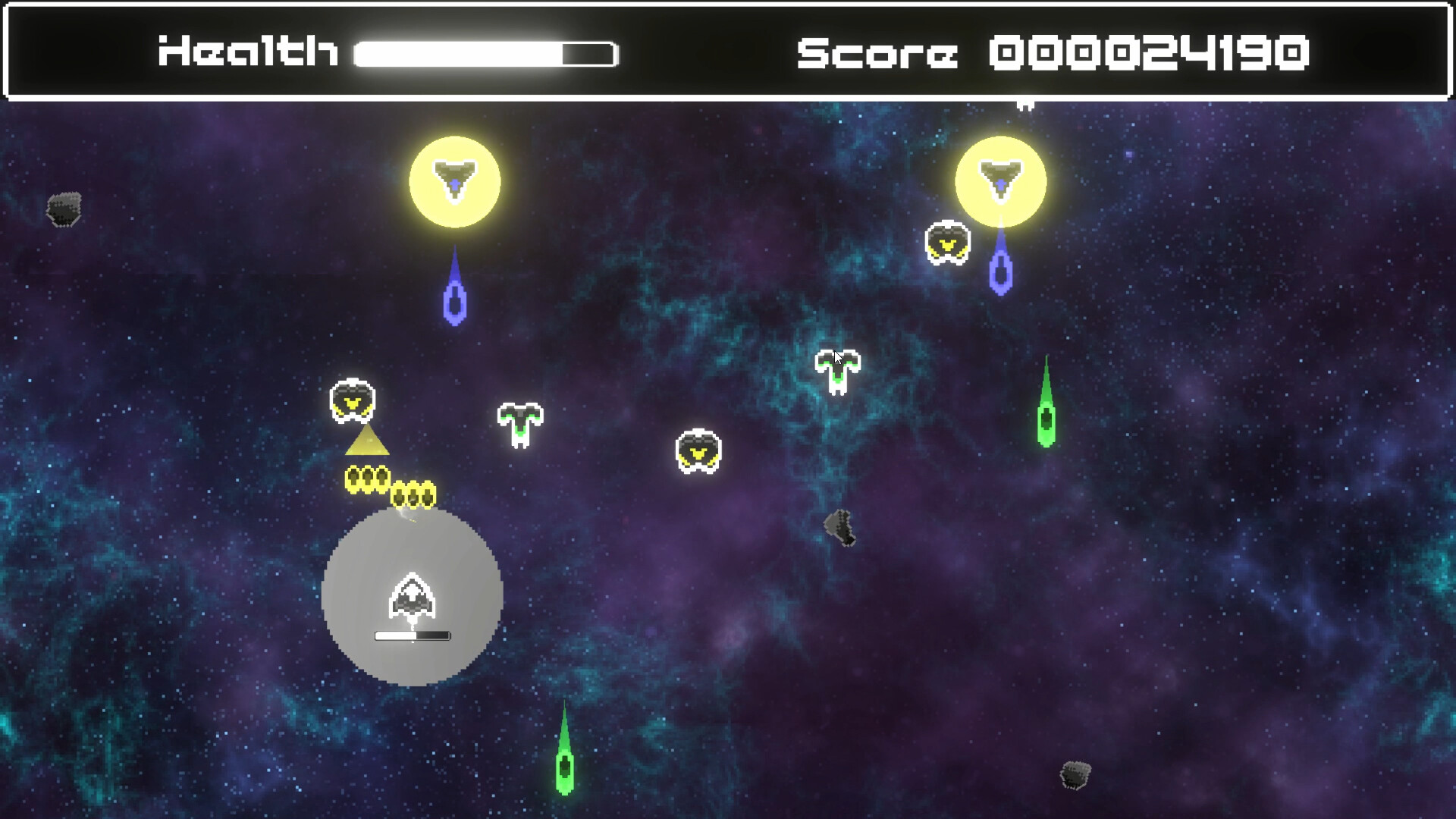Click the small charge meter under the player ship
1456x819 pixels.
[412, 634]
